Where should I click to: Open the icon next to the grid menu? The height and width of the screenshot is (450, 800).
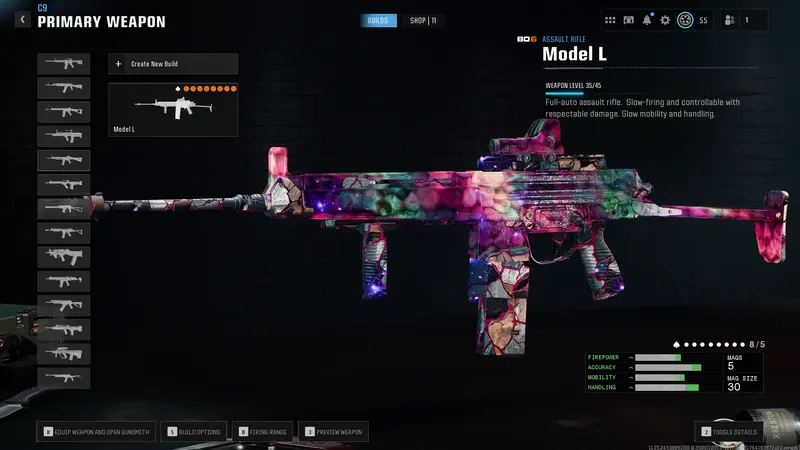[629, 20]
